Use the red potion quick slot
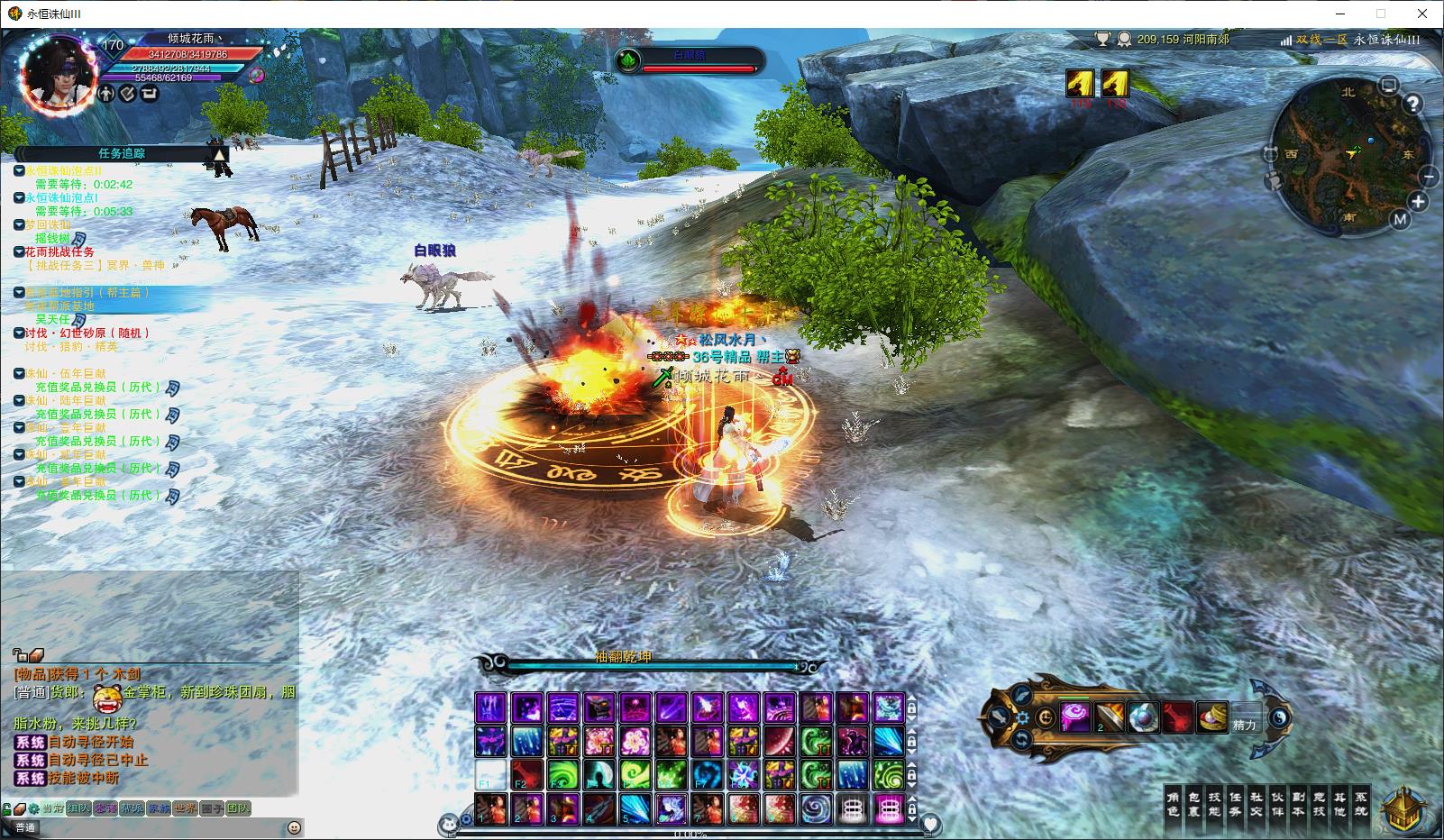The width and height of the screenshot is (1444, 840). 1177,718
